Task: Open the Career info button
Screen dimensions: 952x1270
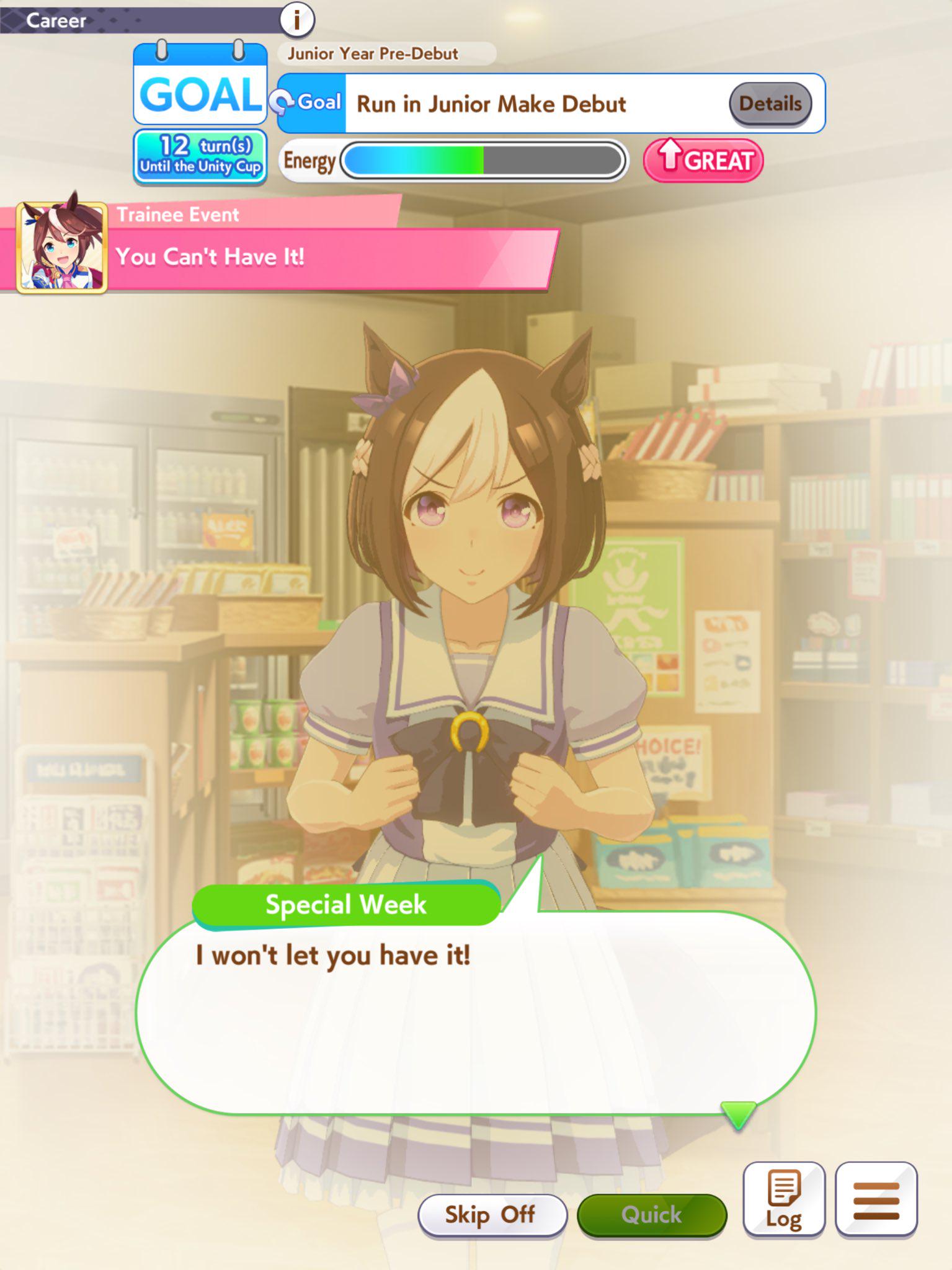Action: 297,20
